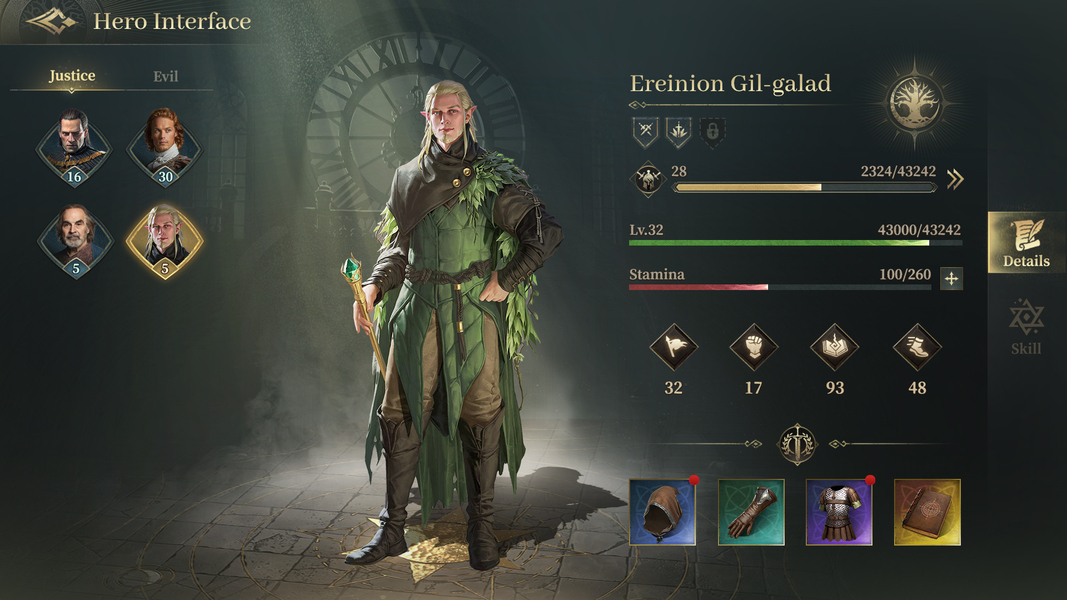Open the Skill side tab

pos(1026,327)
